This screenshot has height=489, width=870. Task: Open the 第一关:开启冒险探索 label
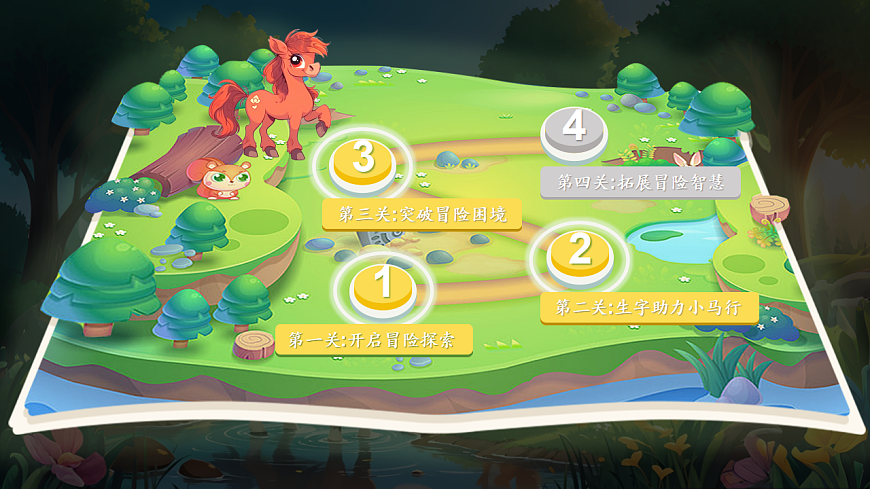[x=373, y=340]
